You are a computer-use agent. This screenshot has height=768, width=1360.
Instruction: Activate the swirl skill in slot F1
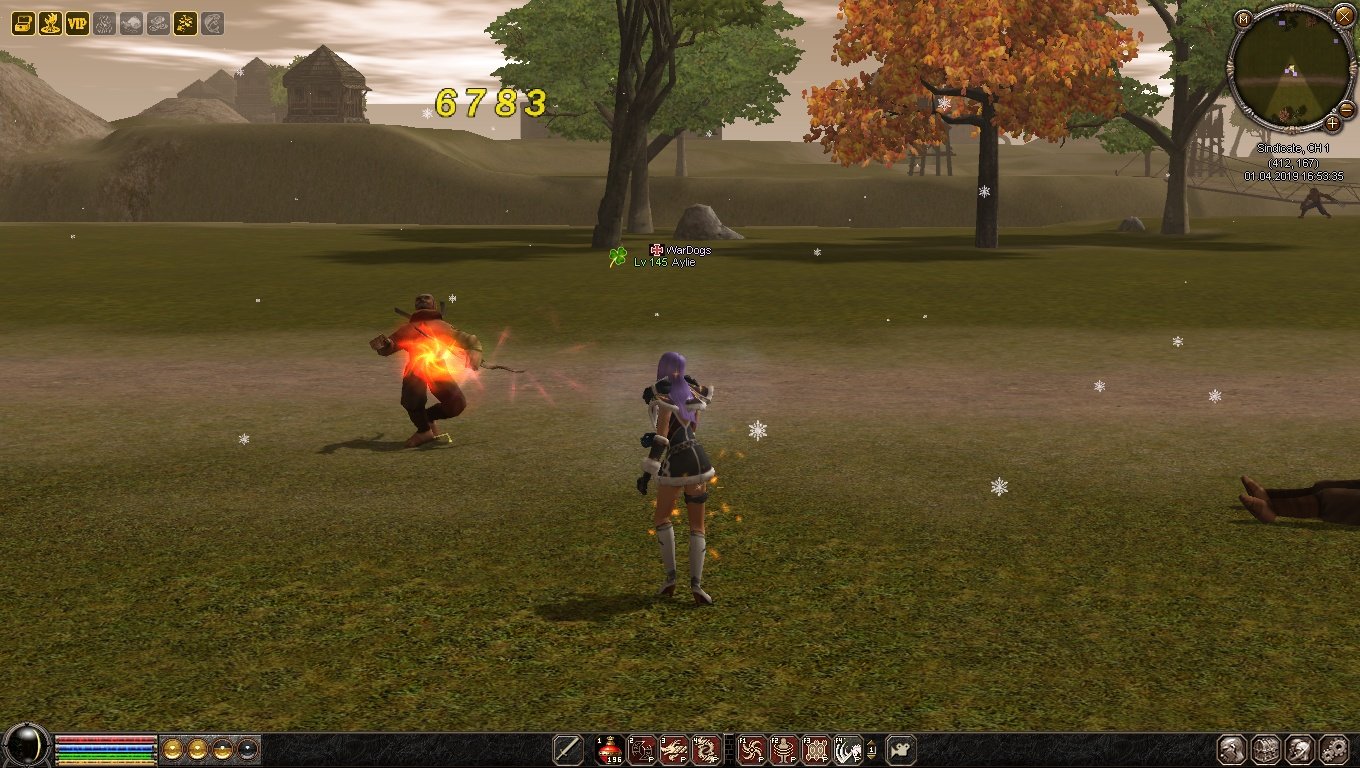click(751, 749)
